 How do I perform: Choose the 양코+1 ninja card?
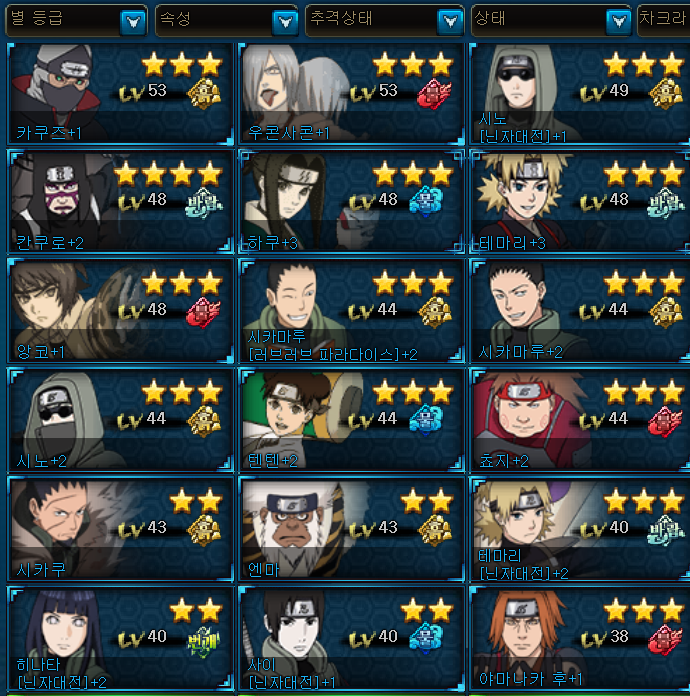click(119, 312)
